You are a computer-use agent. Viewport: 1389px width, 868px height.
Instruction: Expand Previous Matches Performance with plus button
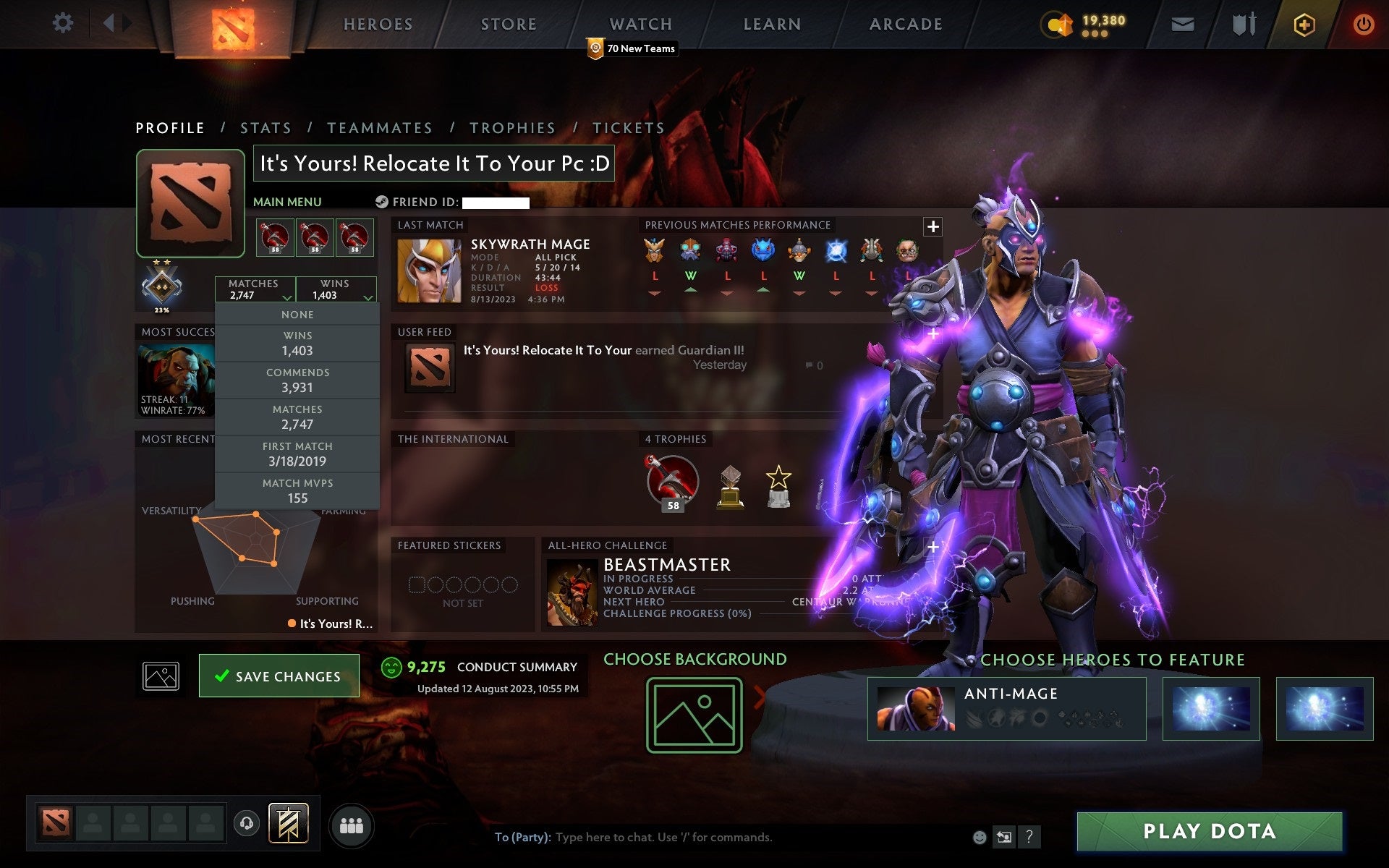click(933, 226)
